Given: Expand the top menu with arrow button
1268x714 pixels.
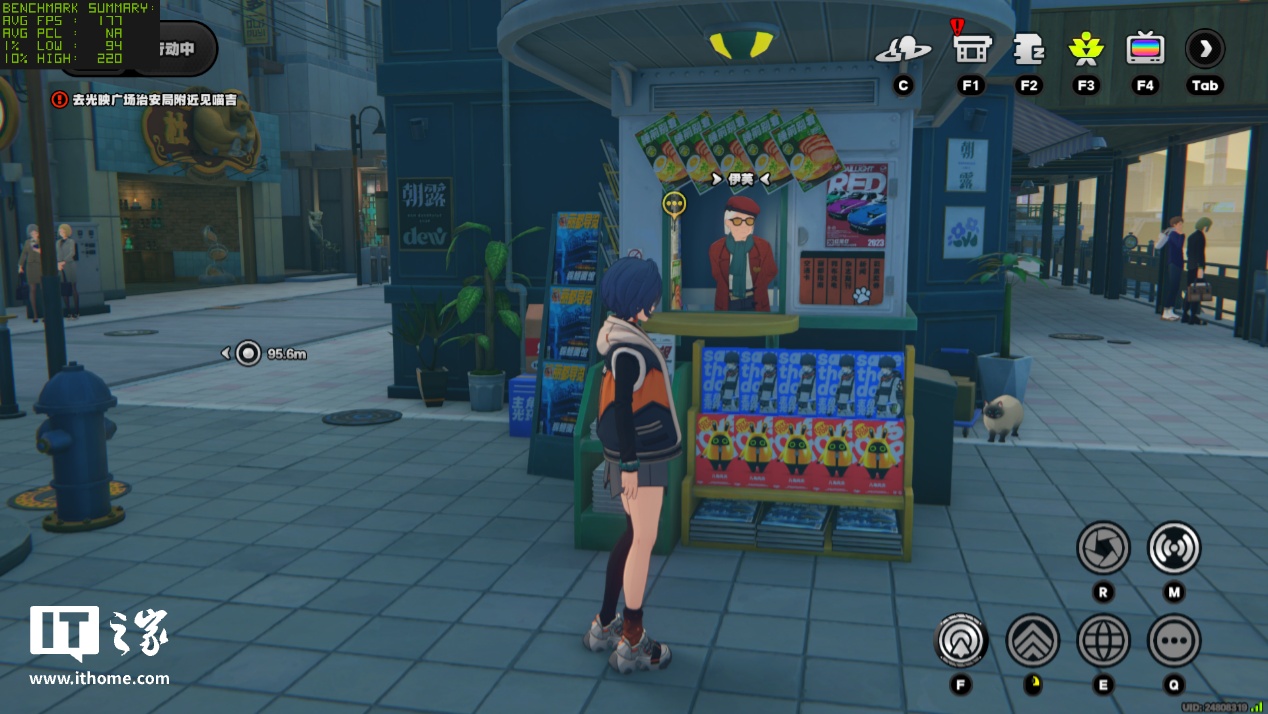Looking at the screenshot, I should click(x=1205, y=48).
